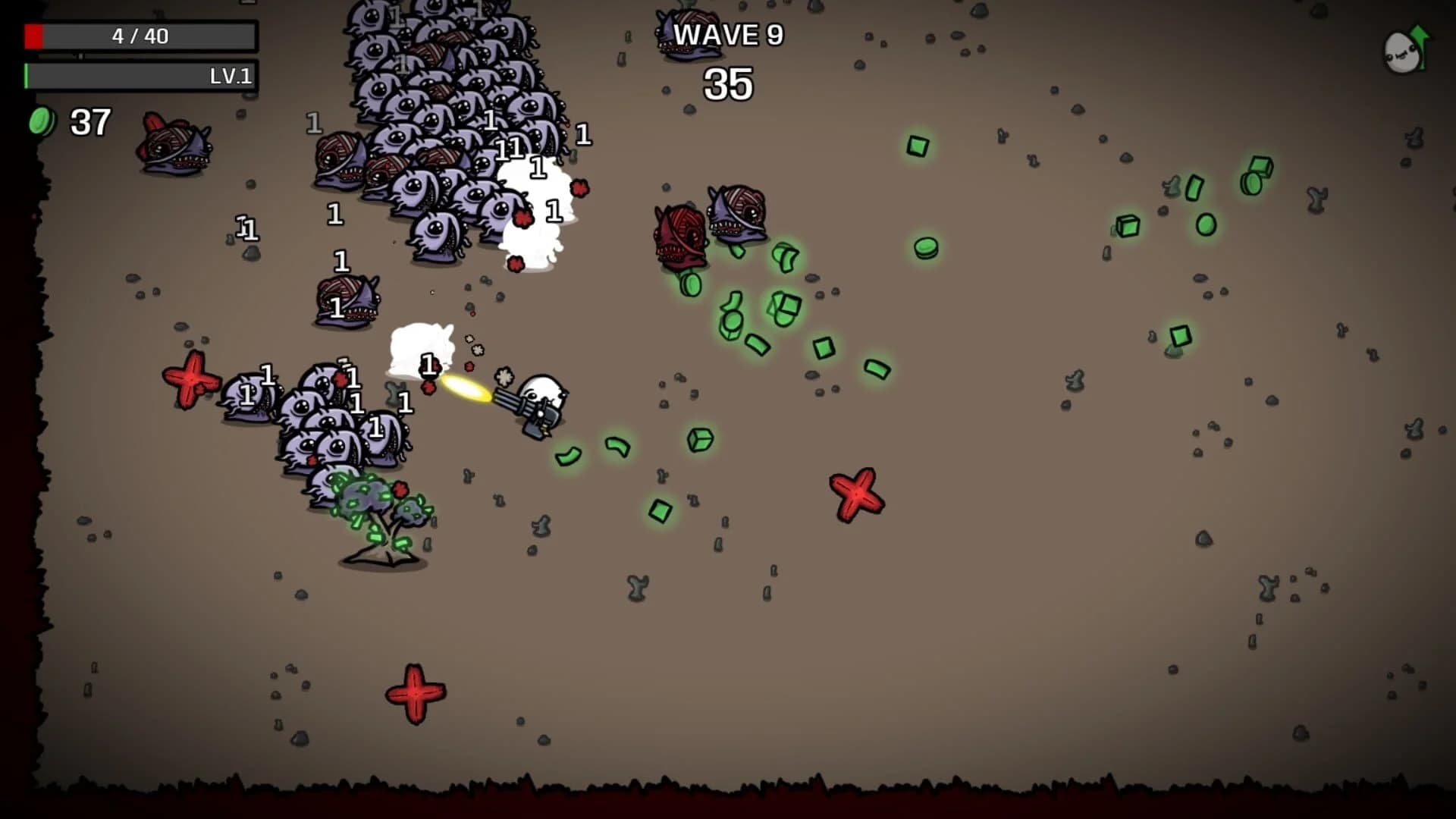Pick up a glowing green material cube

(x=701, y=438)
